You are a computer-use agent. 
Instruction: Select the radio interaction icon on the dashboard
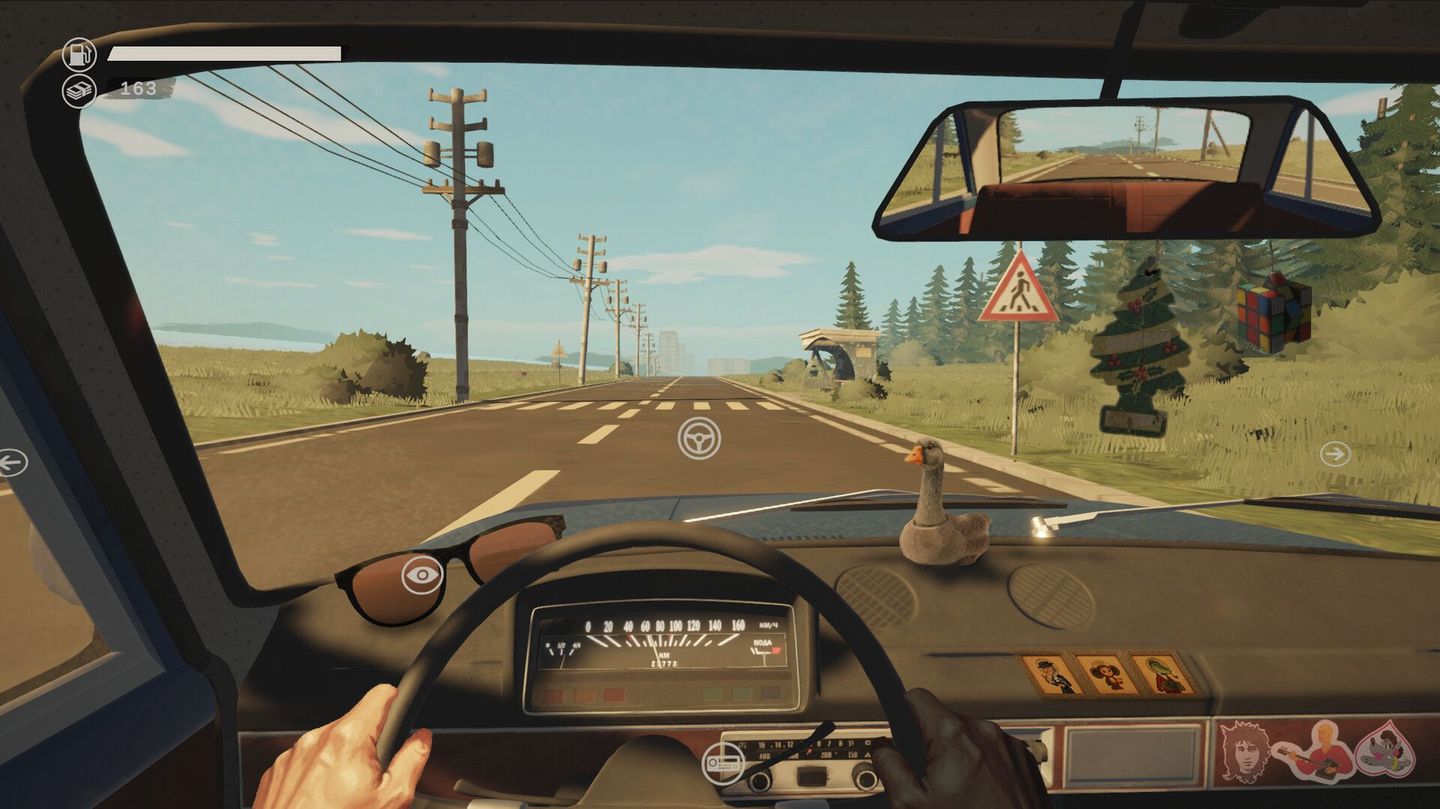tap(723, 764)
